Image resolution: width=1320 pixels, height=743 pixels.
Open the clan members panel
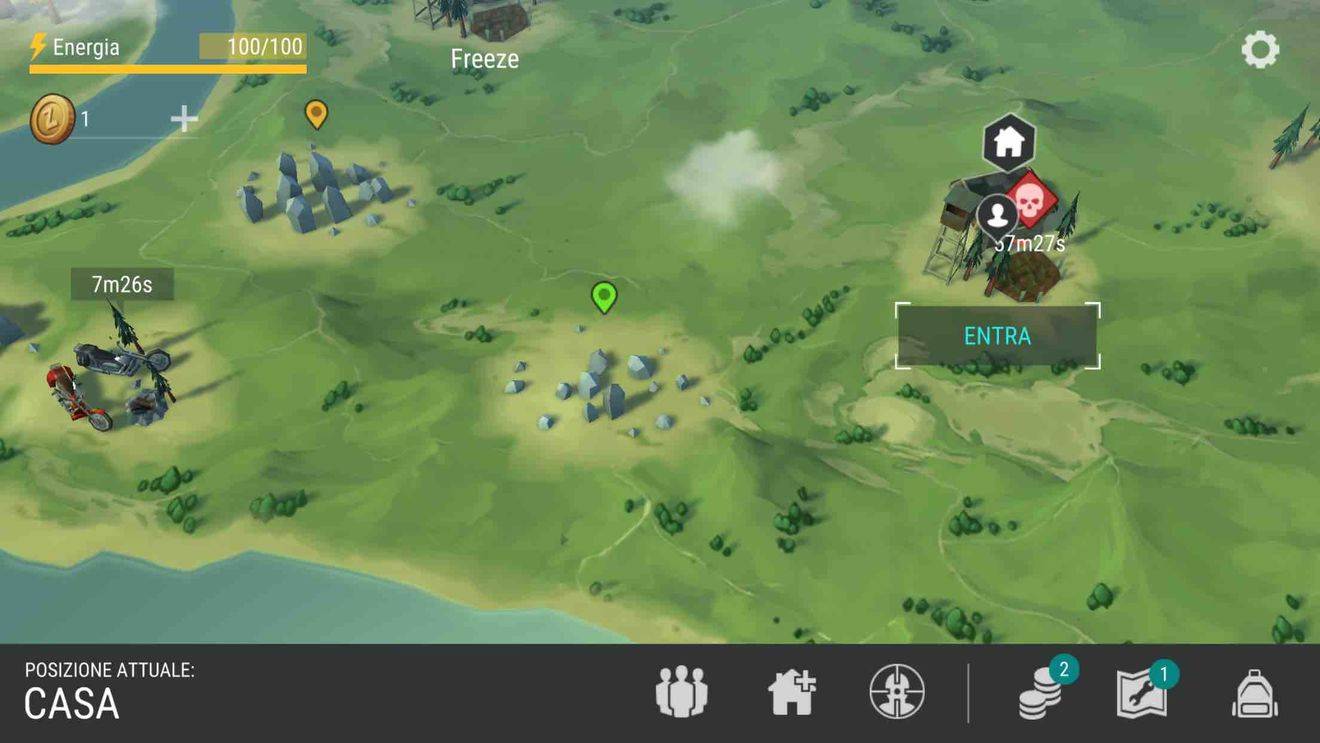coord(680,690)
